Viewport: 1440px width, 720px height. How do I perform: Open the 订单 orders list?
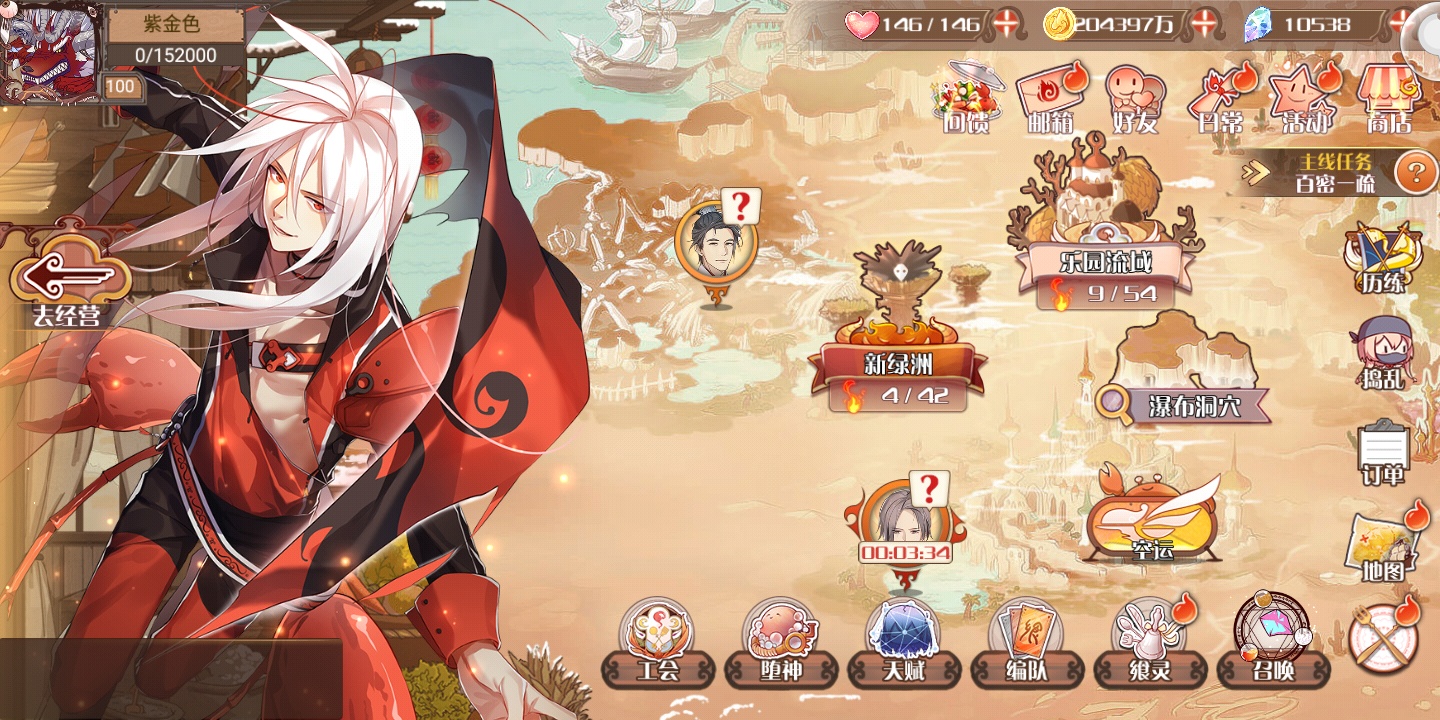[x=1383, y=452]
